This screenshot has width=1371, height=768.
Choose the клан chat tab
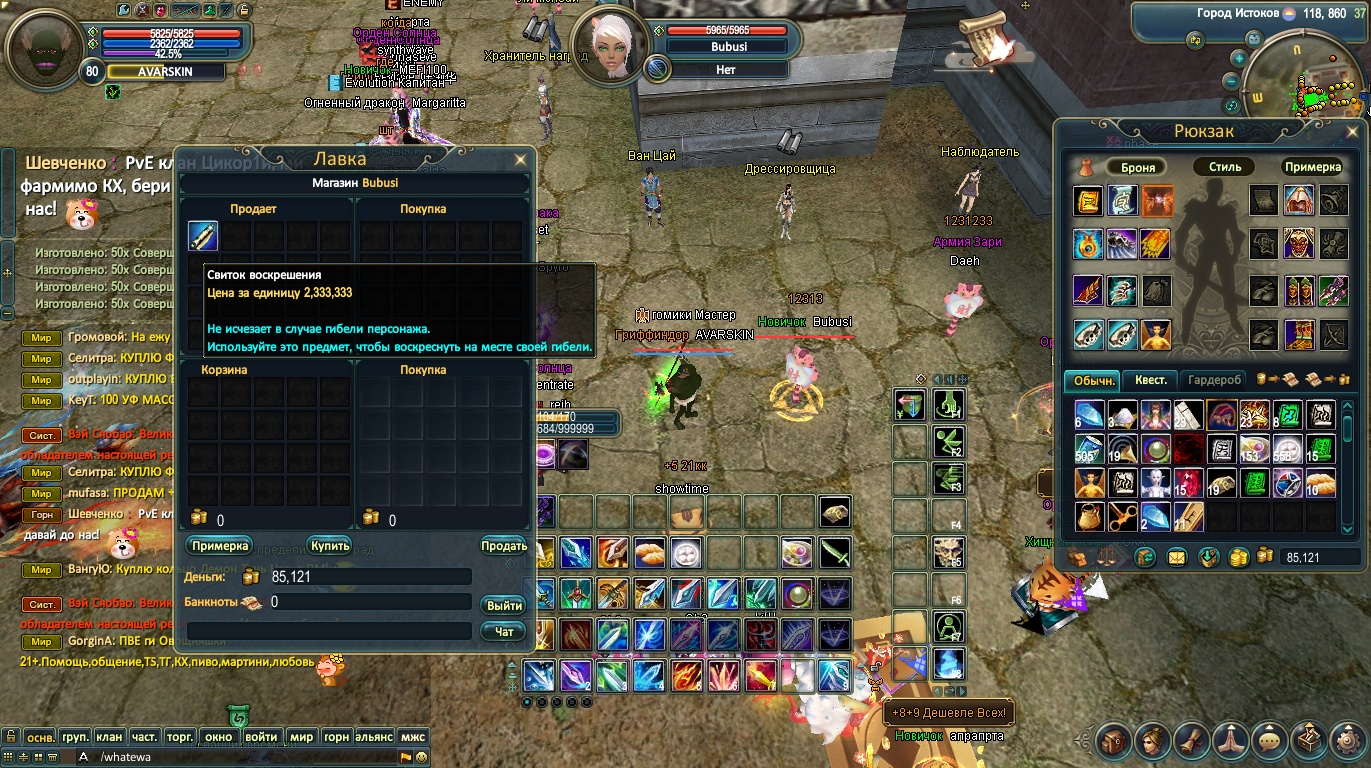click(x=109, y=737)
